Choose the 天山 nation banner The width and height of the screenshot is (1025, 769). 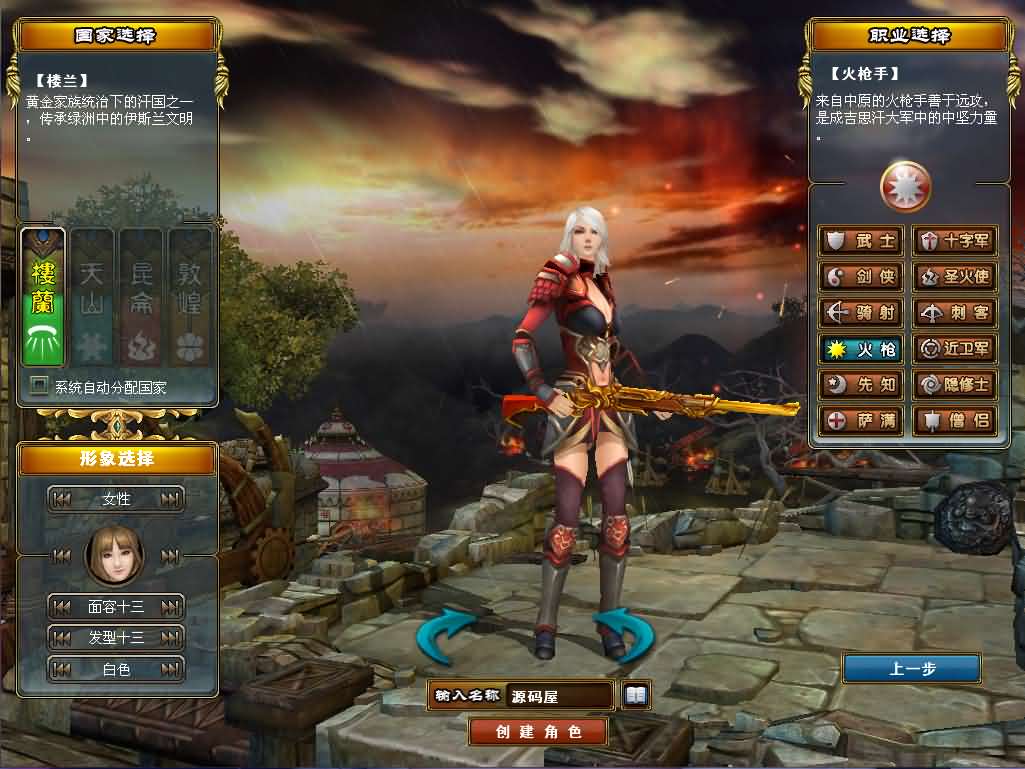click(92, 297)
